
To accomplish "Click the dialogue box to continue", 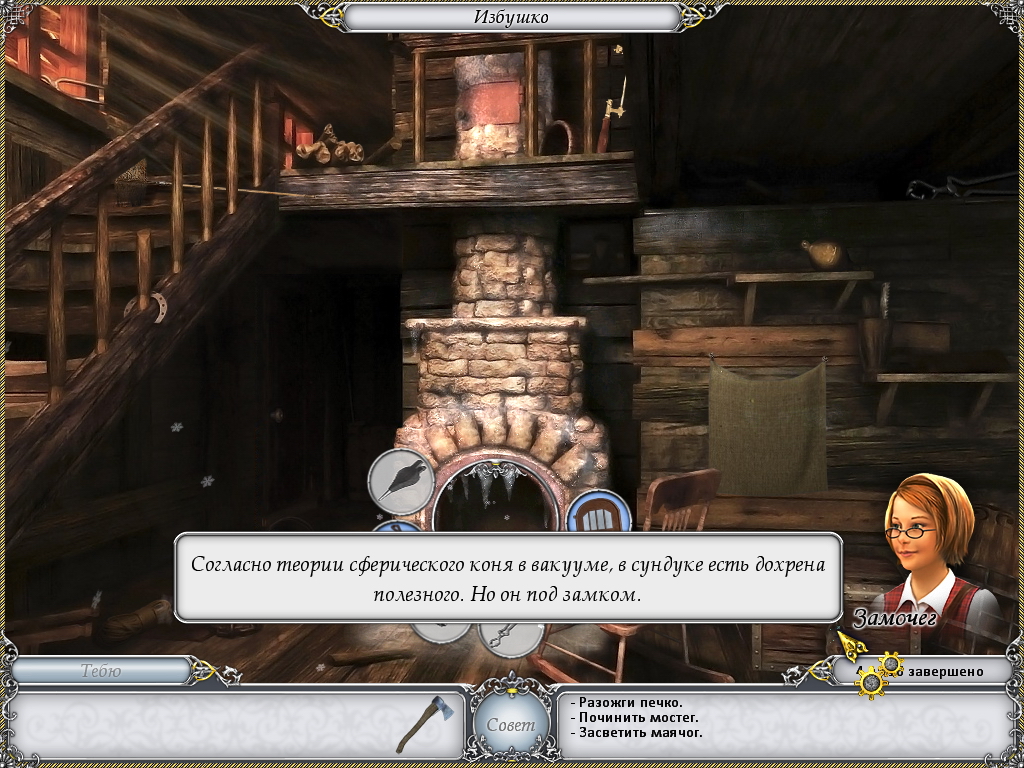I will pos(508,577).
